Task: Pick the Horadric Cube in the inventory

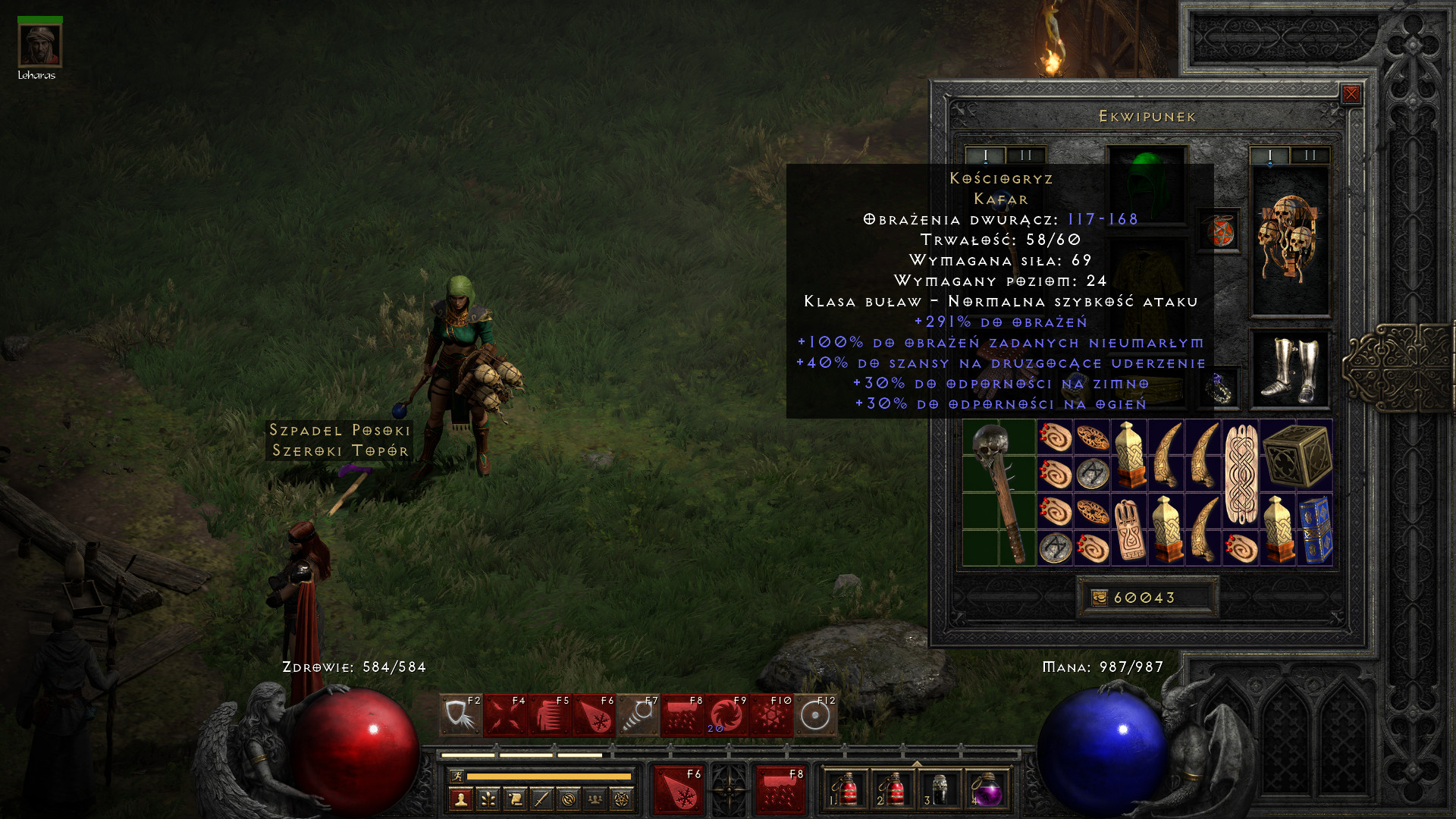Action: tap(1297, 455)
